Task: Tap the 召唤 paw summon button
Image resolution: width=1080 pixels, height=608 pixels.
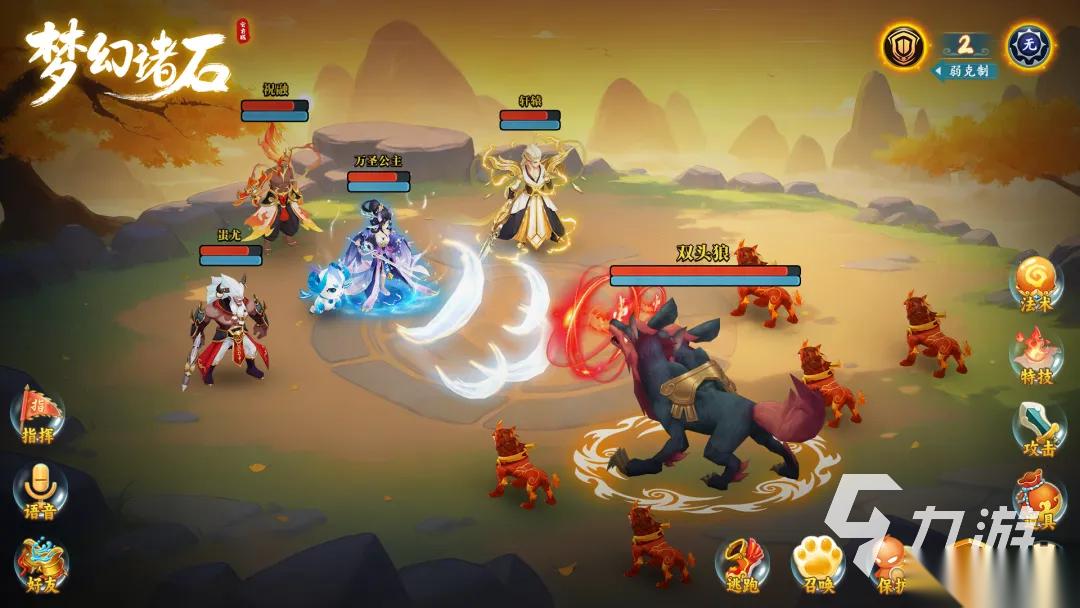Action: pyautogui.click(x=817, y=565)
